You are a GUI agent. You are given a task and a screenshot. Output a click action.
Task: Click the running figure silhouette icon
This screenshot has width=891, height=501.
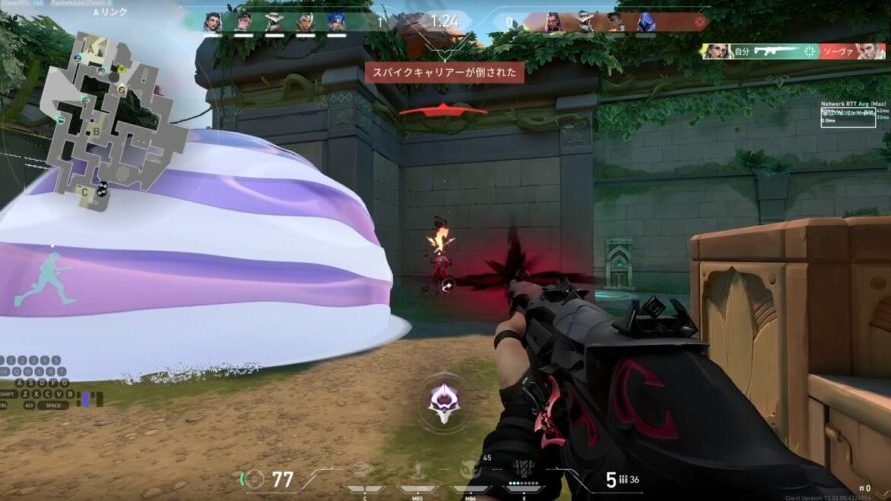click(42, 279)
